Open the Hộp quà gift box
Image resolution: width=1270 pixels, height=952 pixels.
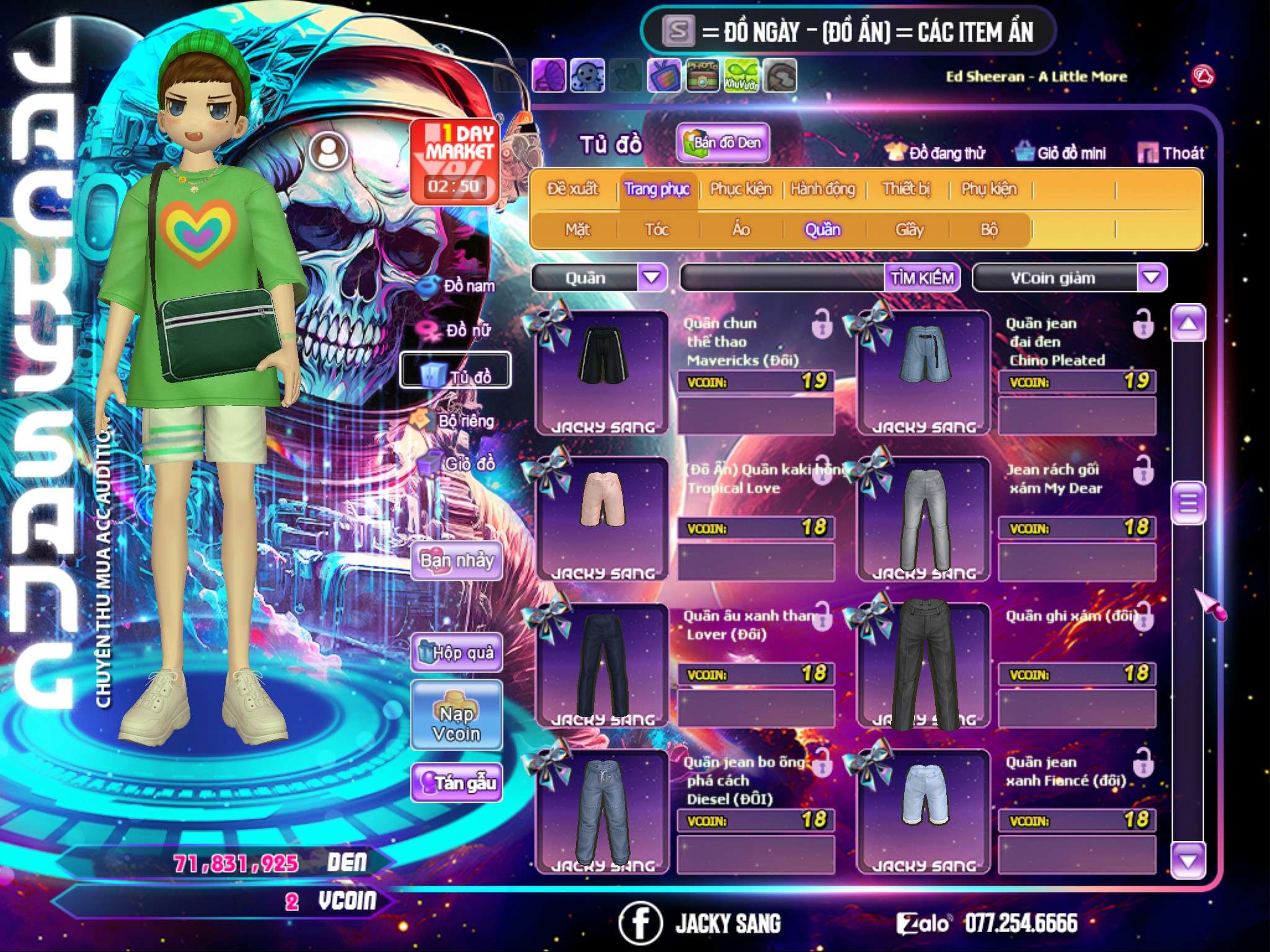(x=456, y=653)
